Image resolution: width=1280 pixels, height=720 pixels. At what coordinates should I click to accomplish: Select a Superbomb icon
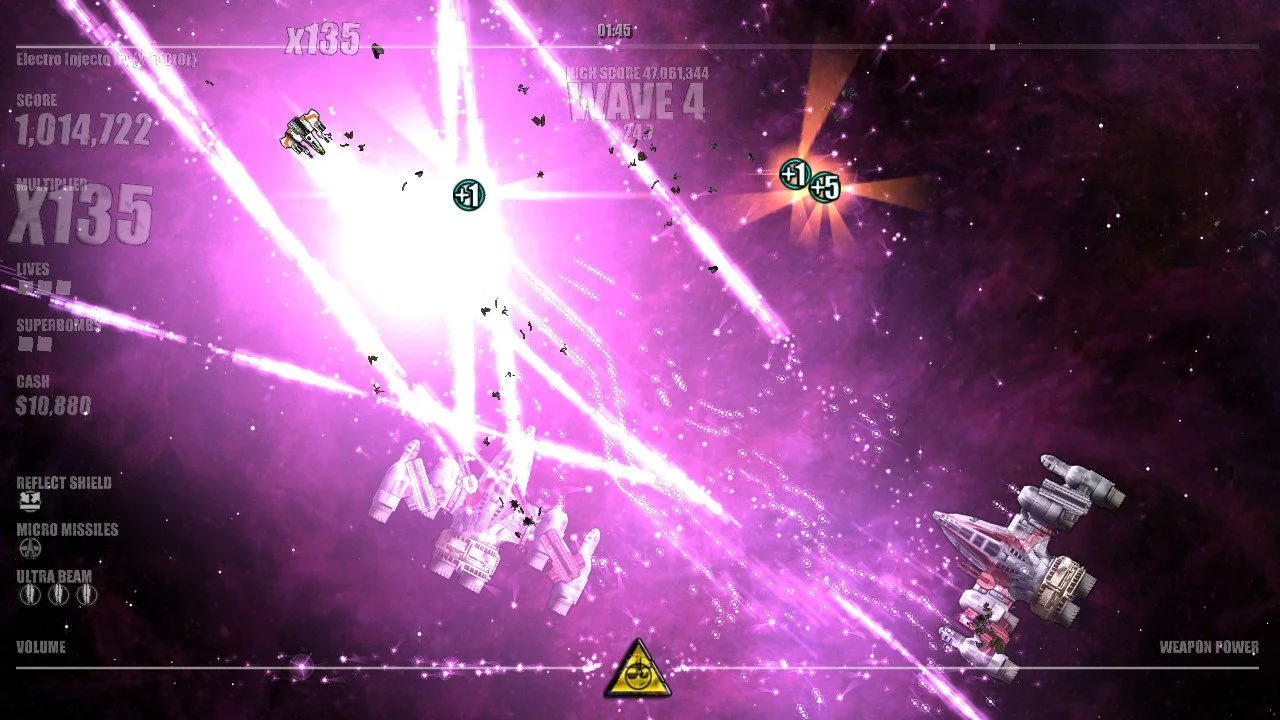point(23,340)
